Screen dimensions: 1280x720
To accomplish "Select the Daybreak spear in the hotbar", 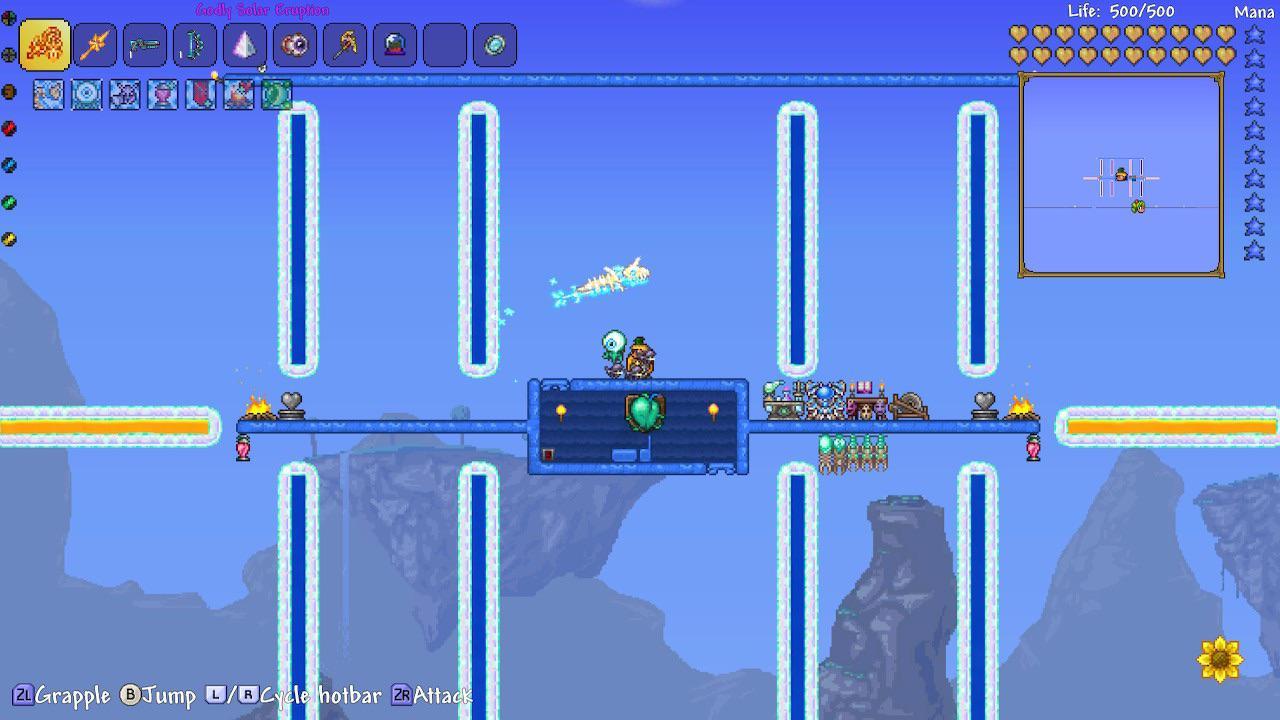I will (95, 45).
